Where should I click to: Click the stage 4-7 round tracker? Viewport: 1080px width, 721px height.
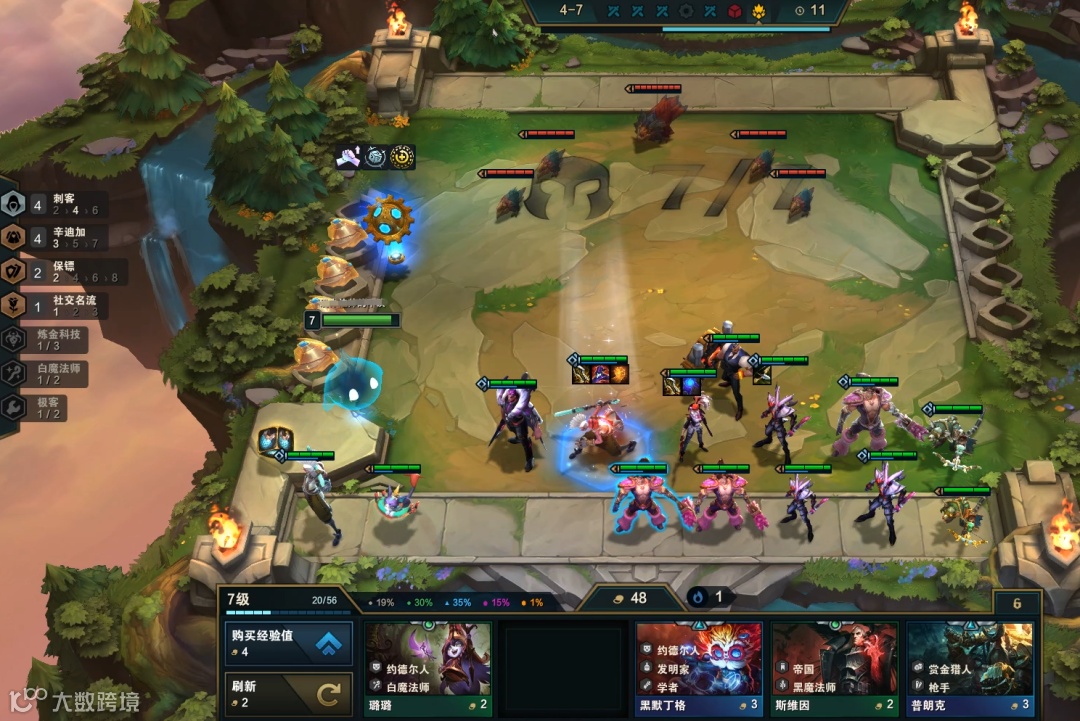571,11
